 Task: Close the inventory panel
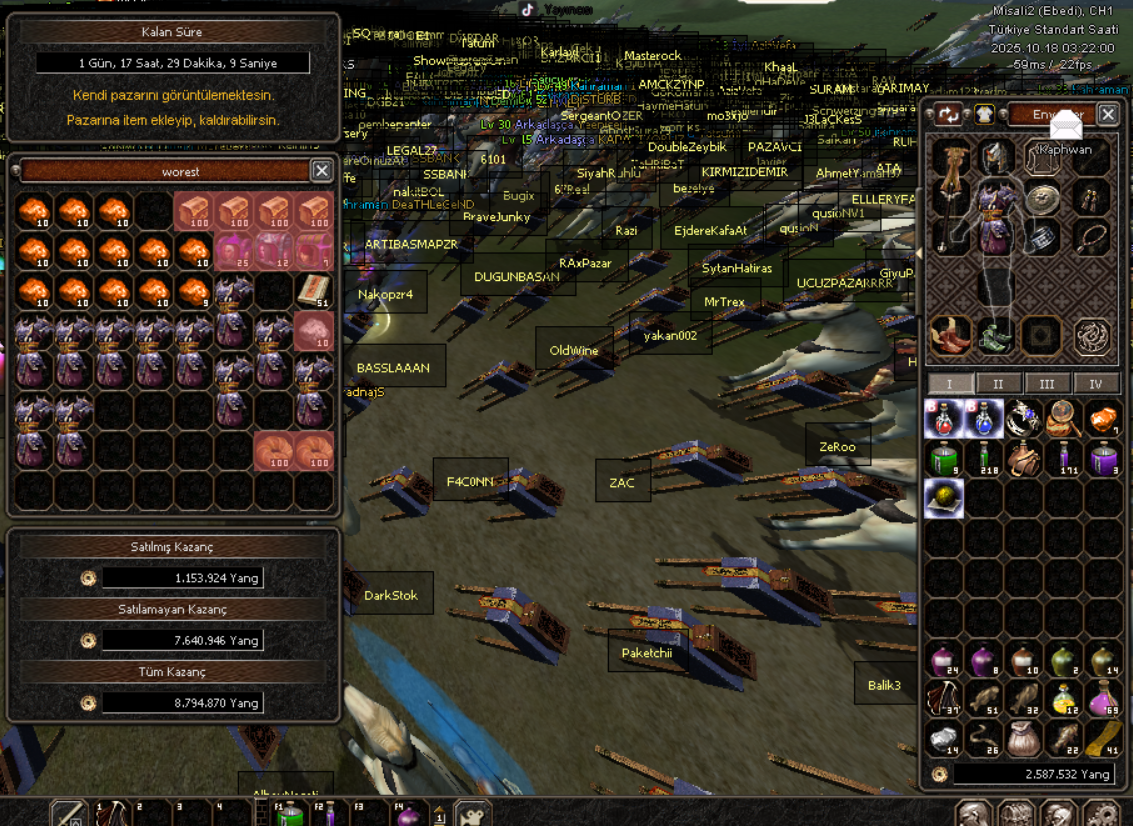click(x=1108, y=115)
